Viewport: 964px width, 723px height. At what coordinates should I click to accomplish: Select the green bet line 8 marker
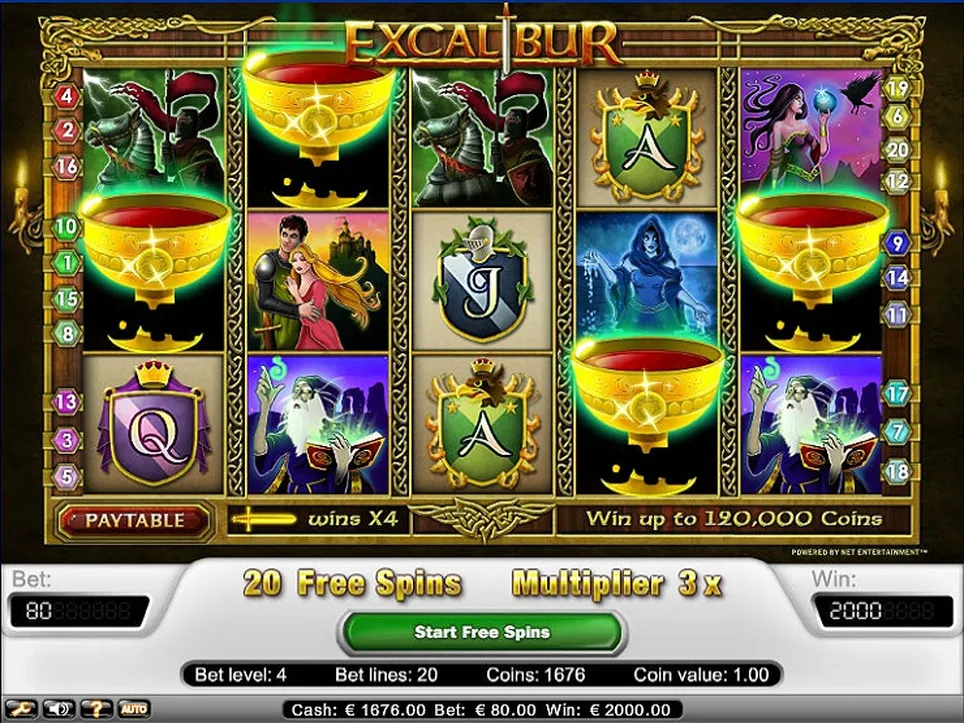pos(67,333)
